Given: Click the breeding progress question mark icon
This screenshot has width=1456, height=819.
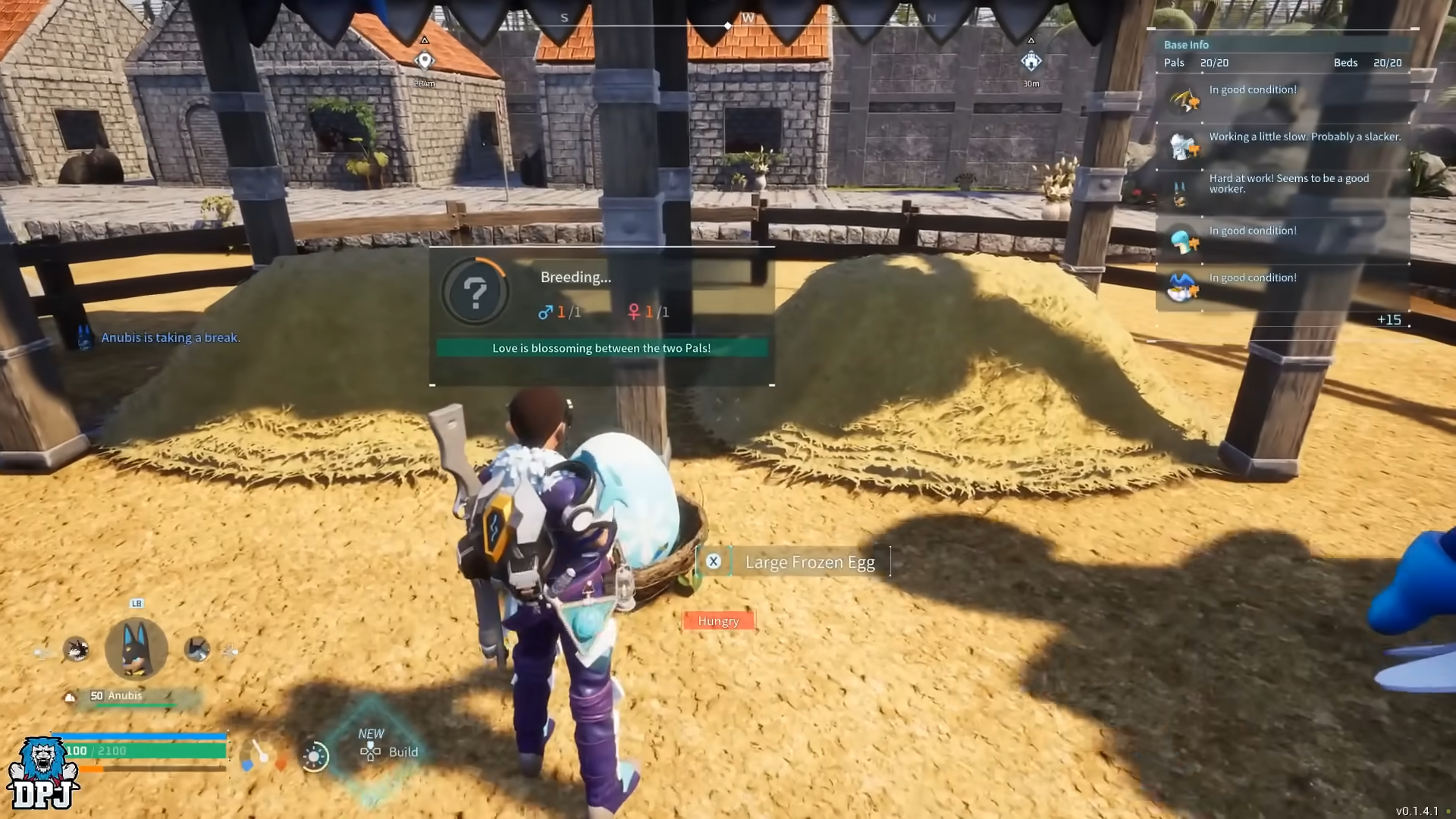Looking at the screenshot, I should pos(475,293).
